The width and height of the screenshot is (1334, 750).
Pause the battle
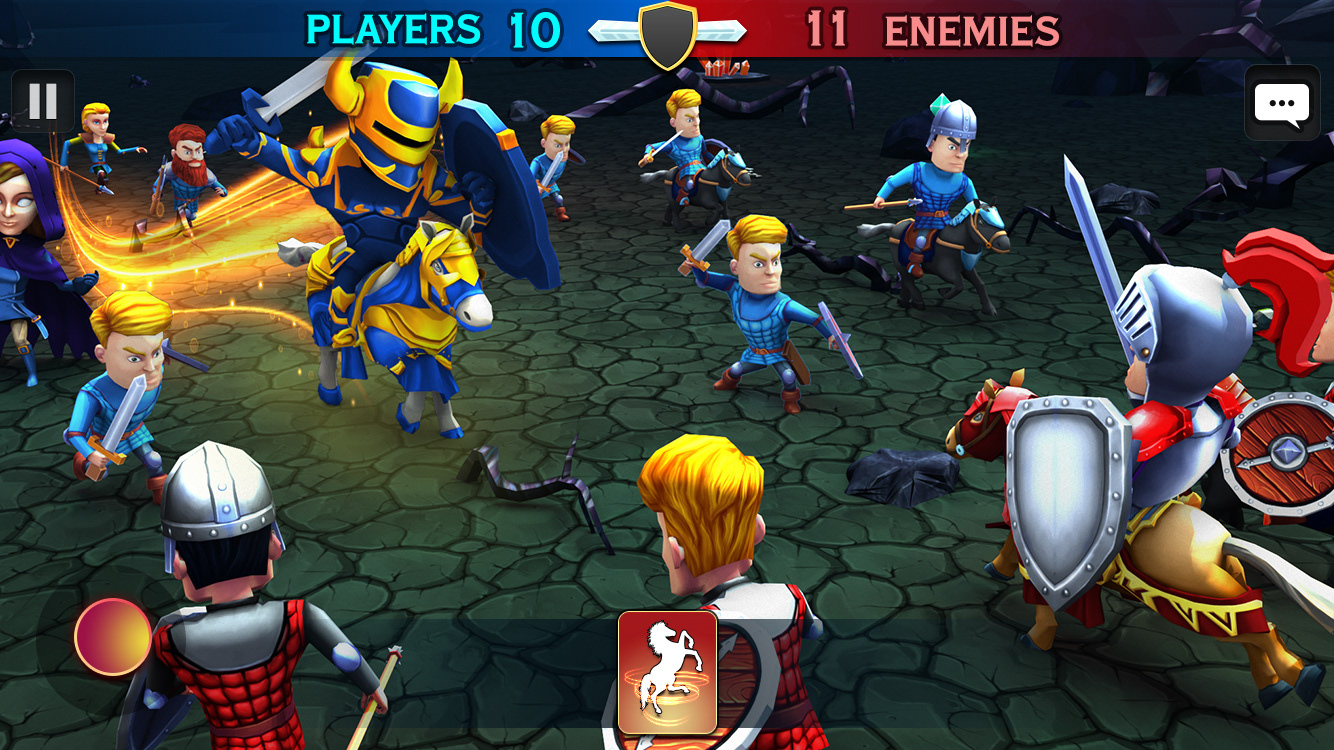pos(43,101)
